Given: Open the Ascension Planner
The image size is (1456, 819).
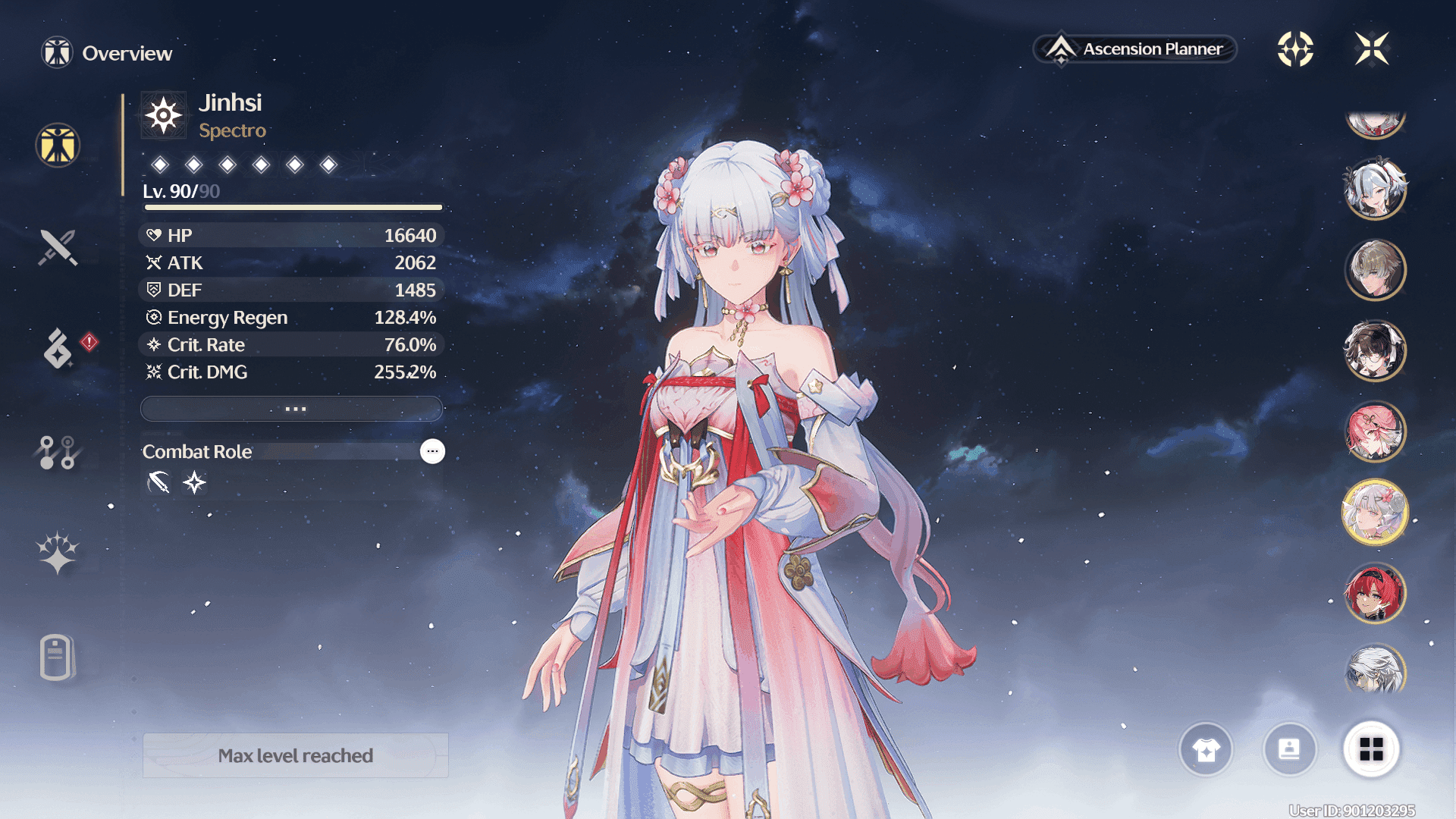Looking at the screenshot, I should click(x=1135, y=49).
